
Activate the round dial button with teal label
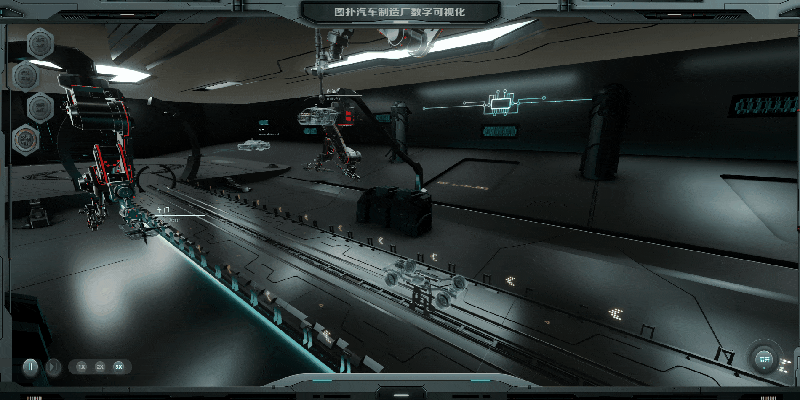click(765, 358)
